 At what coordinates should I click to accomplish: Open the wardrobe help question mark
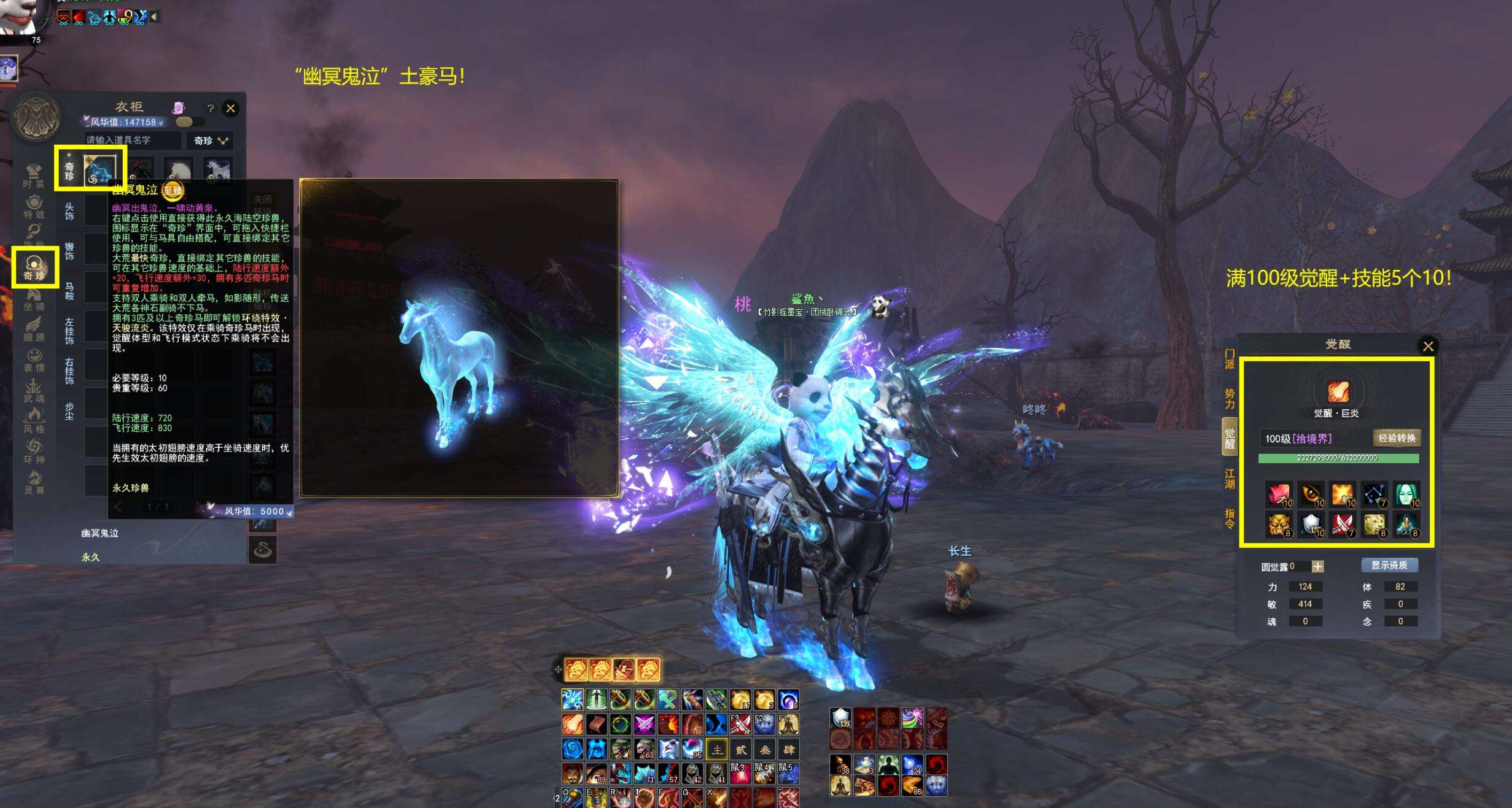click(x=211, y=109)
